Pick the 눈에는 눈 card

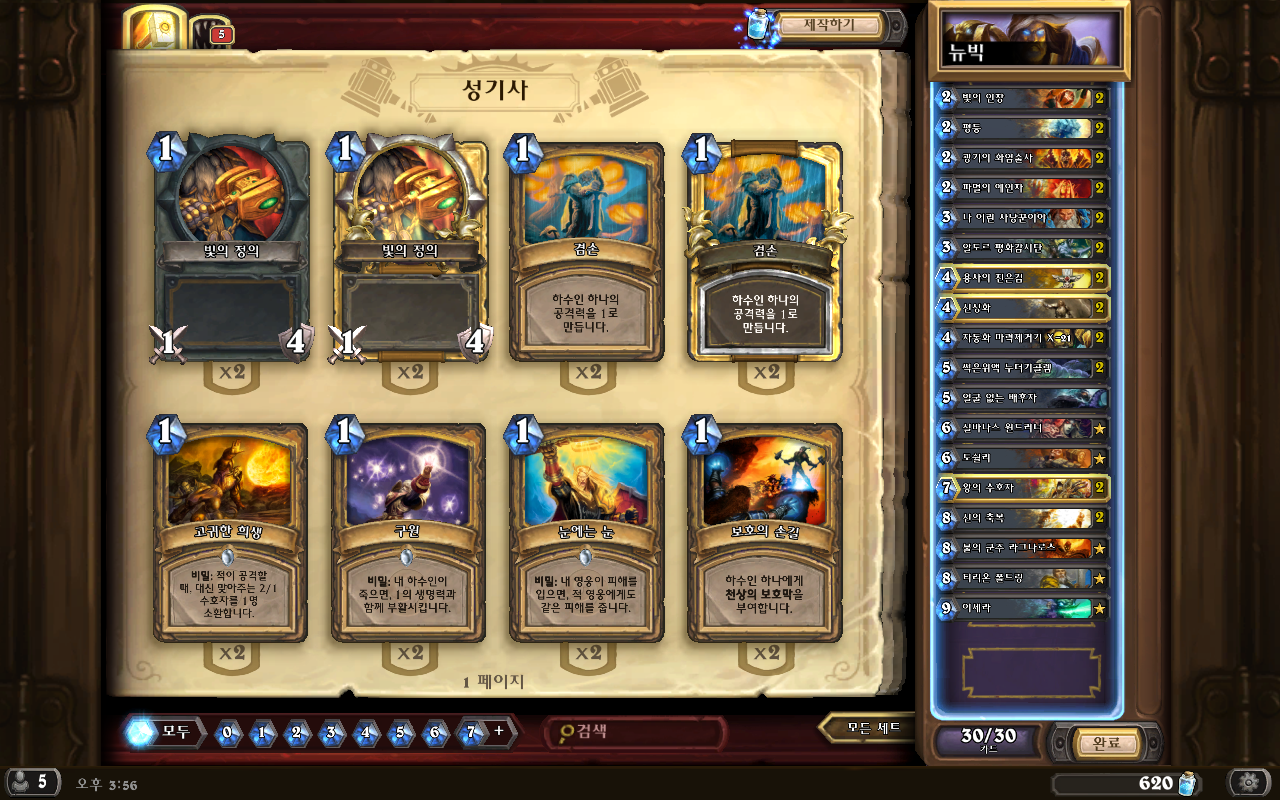(x=587, y=532)
